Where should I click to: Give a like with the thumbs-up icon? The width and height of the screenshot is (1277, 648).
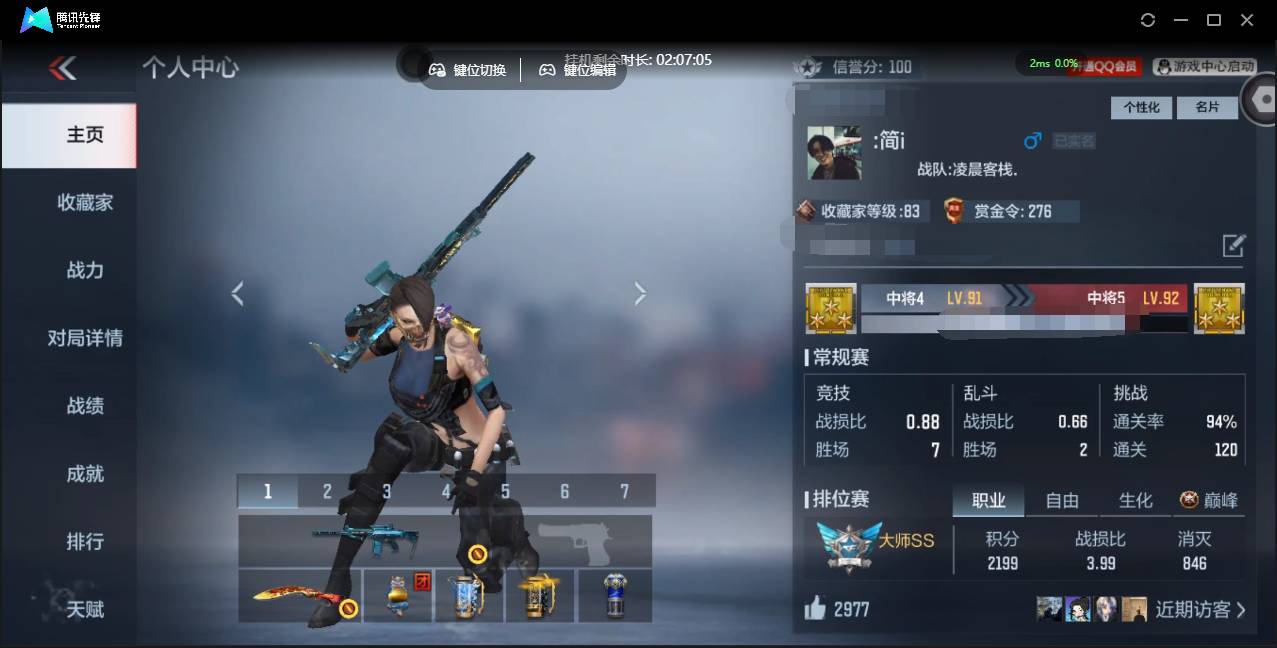816,608
